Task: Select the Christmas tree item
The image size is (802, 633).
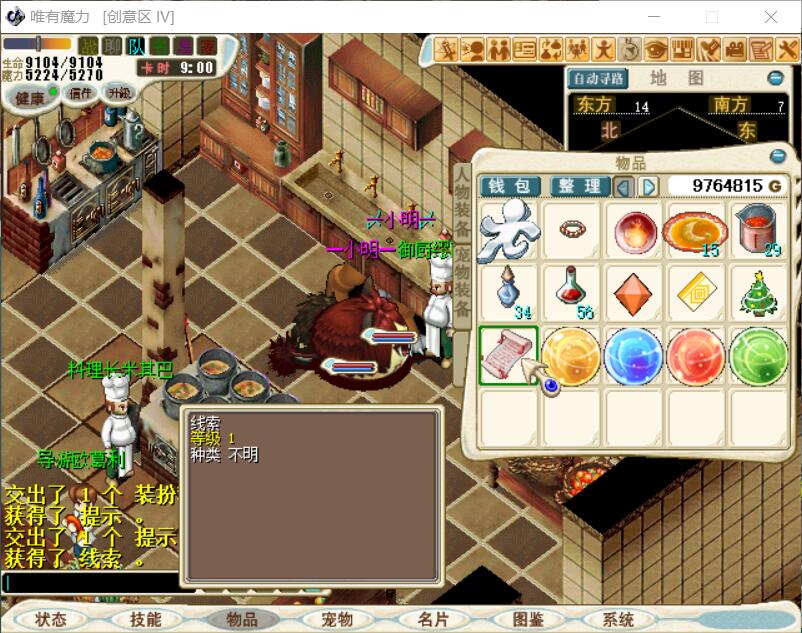Action: pos(759,293)
